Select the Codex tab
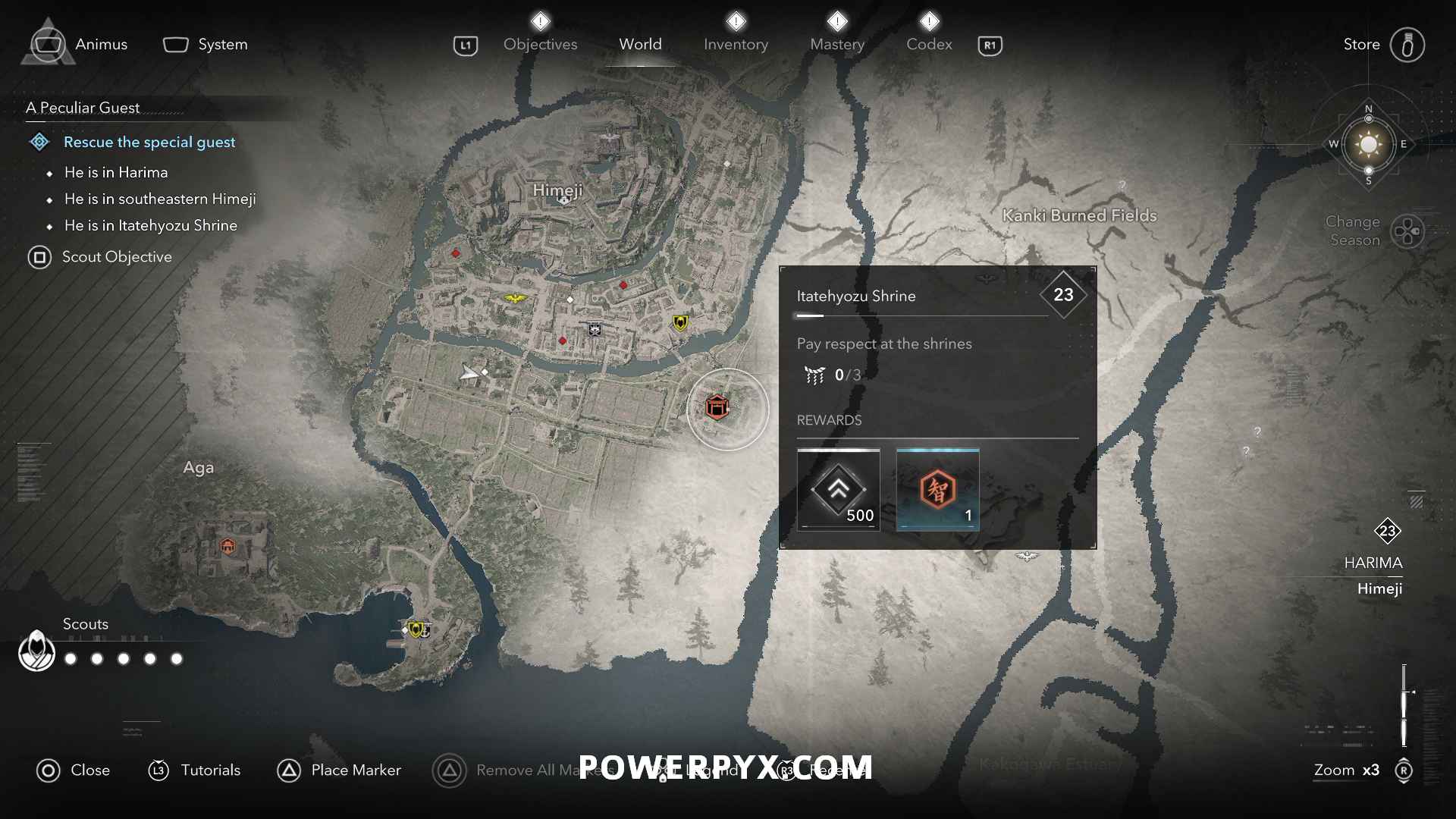1456x819 pixels. click(x=929, y=45)
